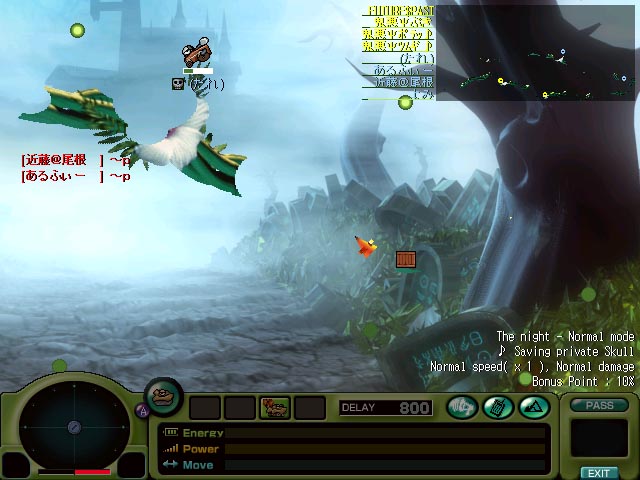Select the occupied item slot

[x=274, y=407]
